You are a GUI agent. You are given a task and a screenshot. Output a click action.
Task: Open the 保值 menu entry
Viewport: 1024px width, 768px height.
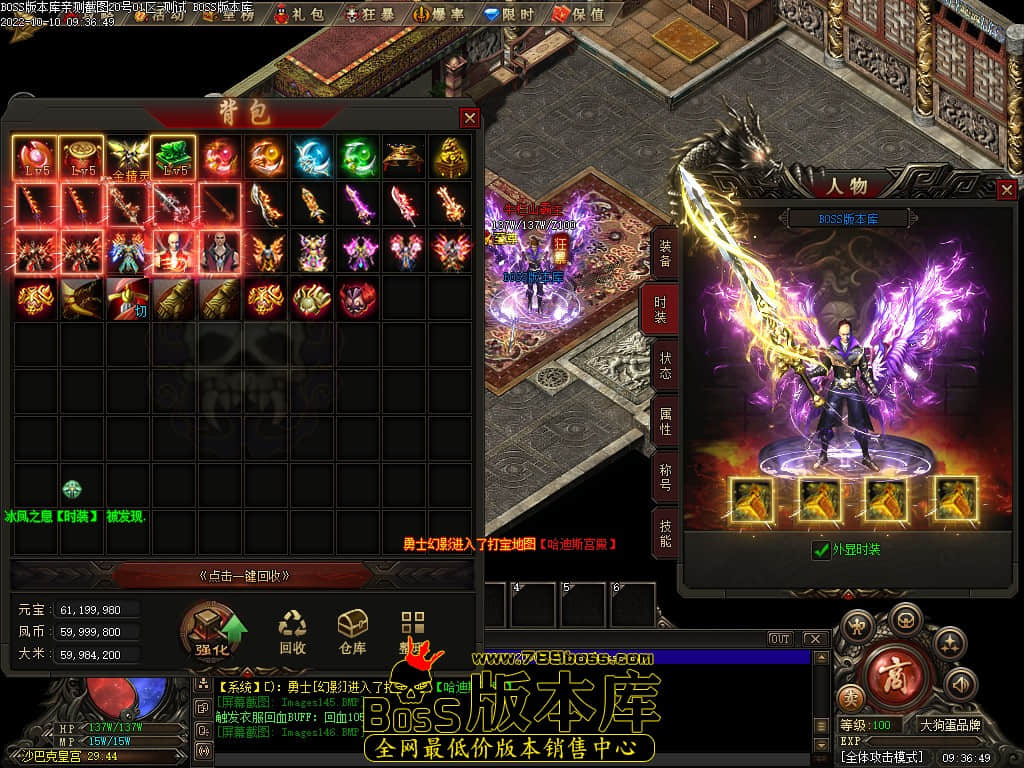point(578,15)
